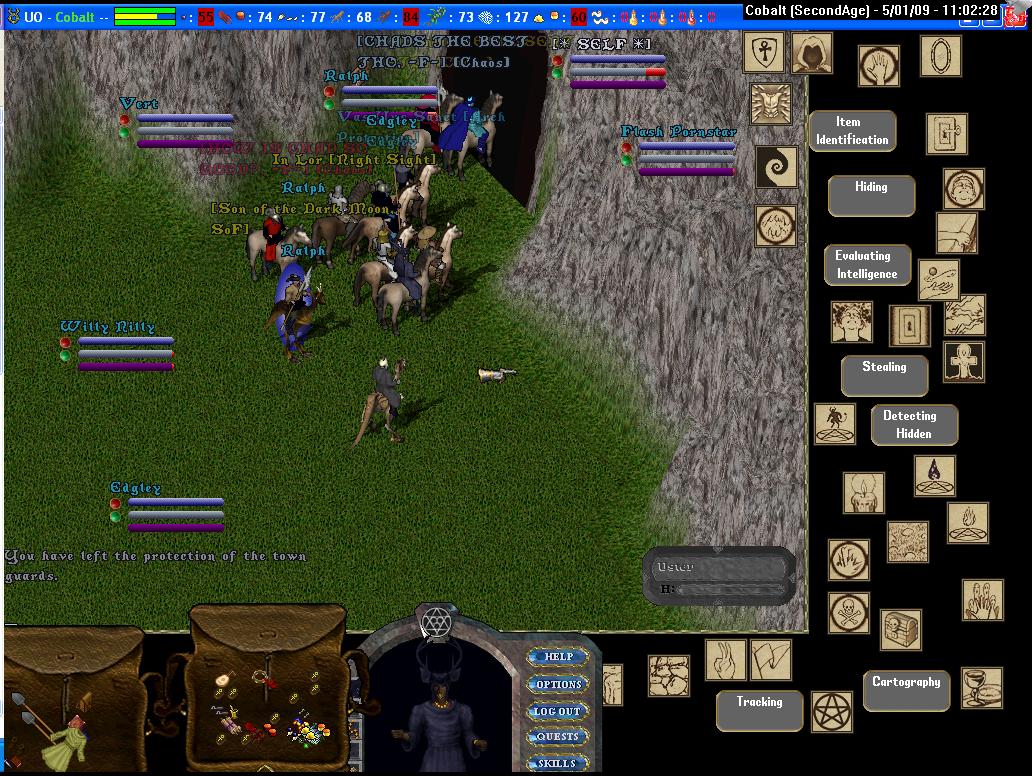Viewport: 1032px width, 776px height.
Task: Activate the Tracking skill button
Action: (759, 710)
